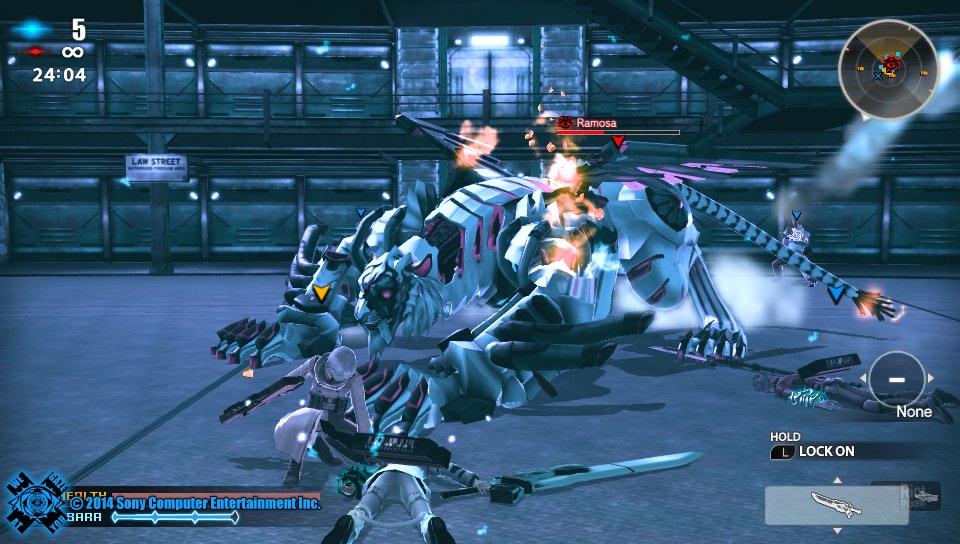Switch weapon using the up arrow
The width and height of the screenshot is (960, 544).
point(837,480)
